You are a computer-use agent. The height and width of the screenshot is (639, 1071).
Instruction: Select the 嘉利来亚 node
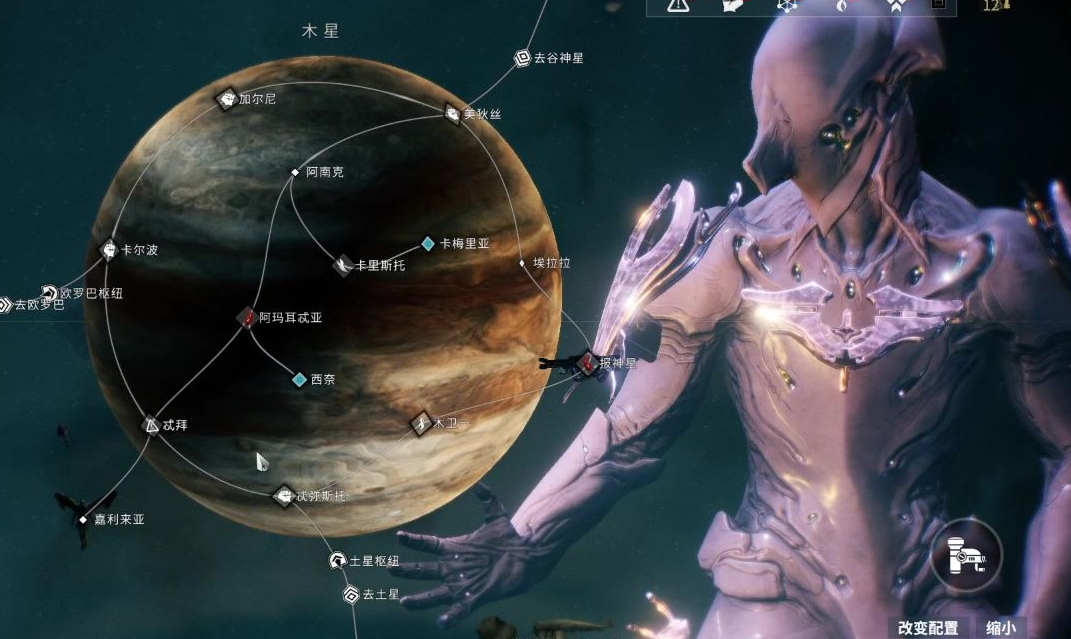click(83, 520)
